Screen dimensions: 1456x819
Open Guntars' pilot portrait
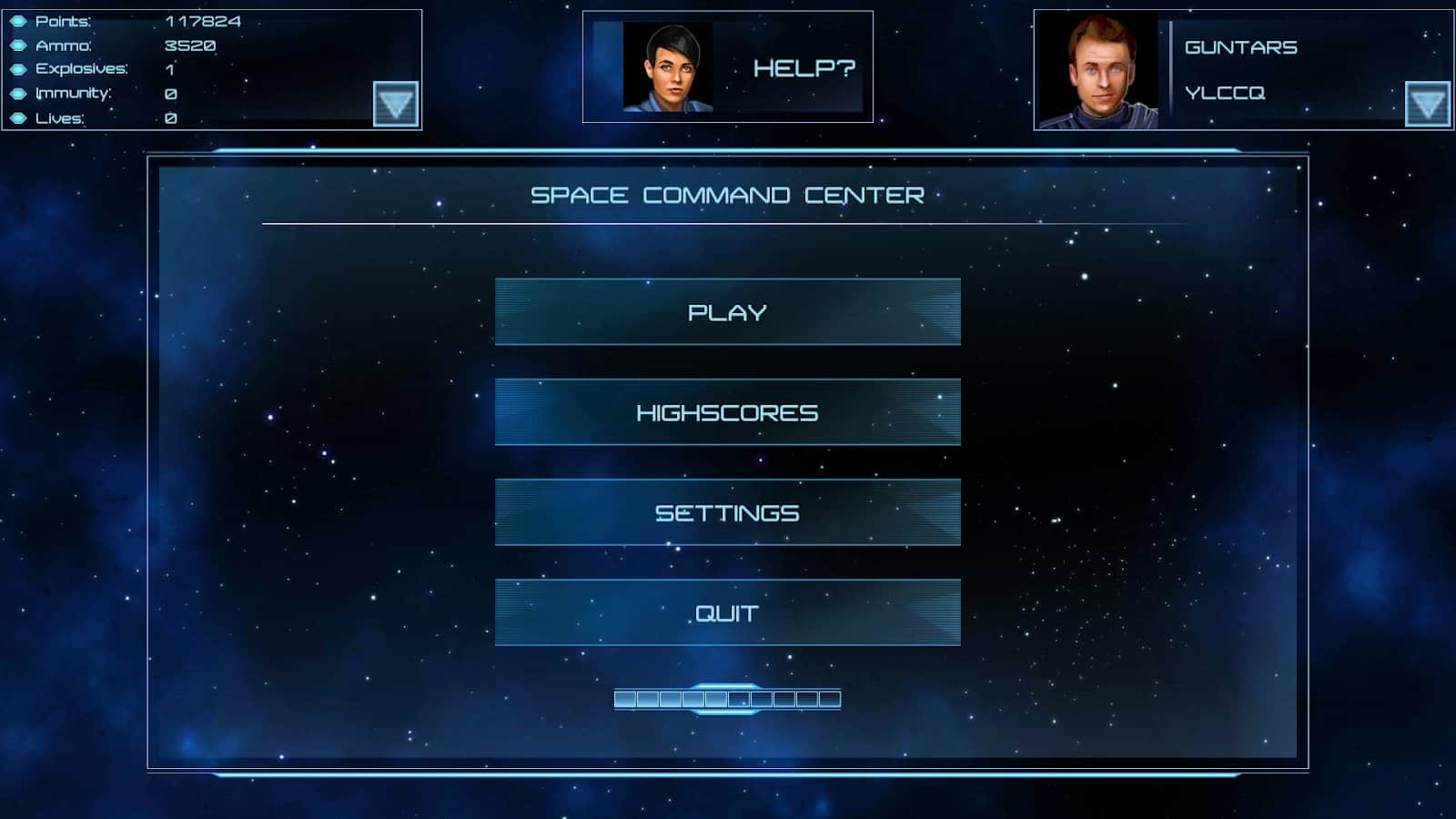pyautogui.click(x=1100, y=66)
